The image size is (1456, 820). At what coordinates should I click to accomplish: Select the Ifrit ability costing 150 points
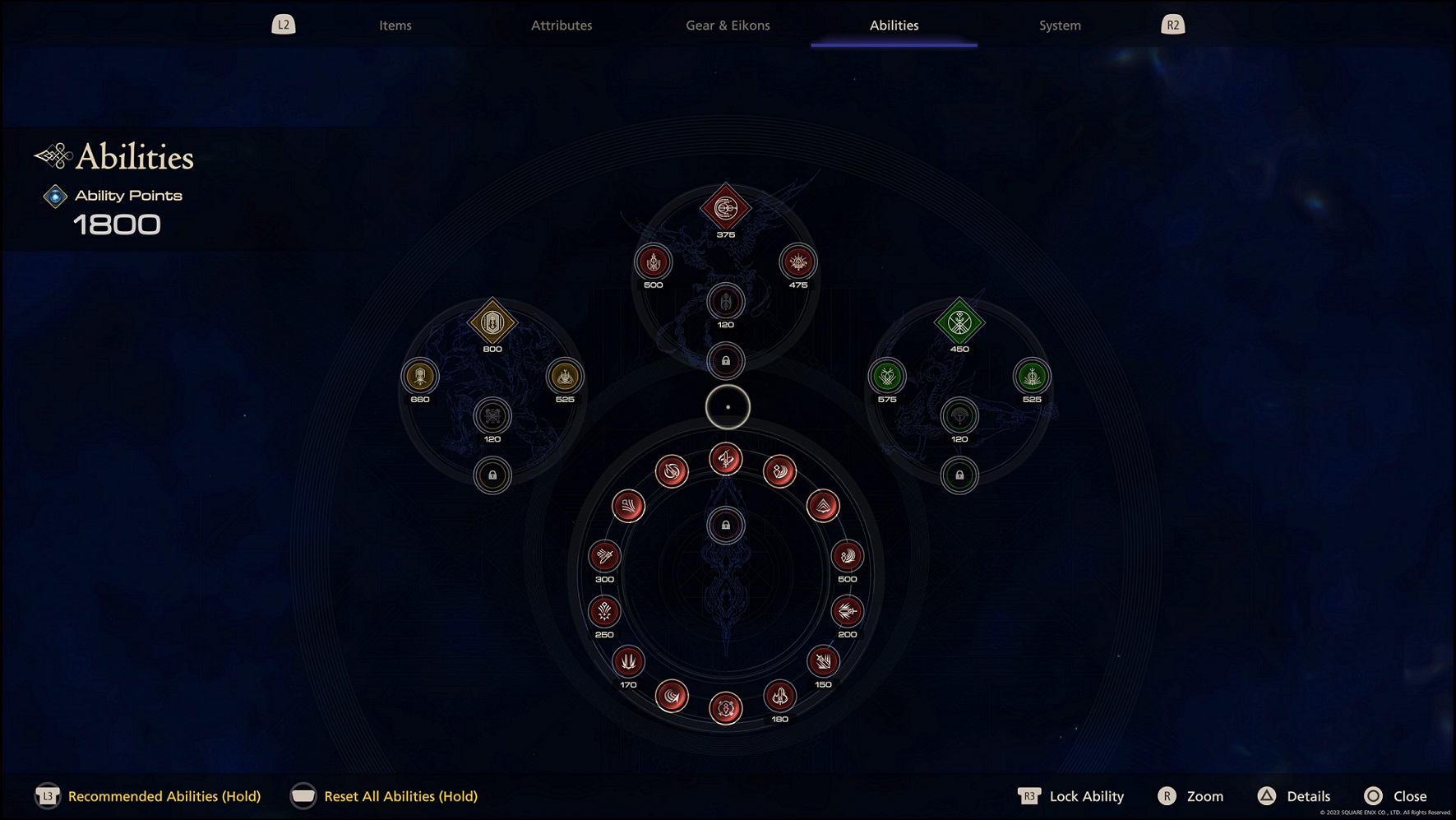coord(822,660)
